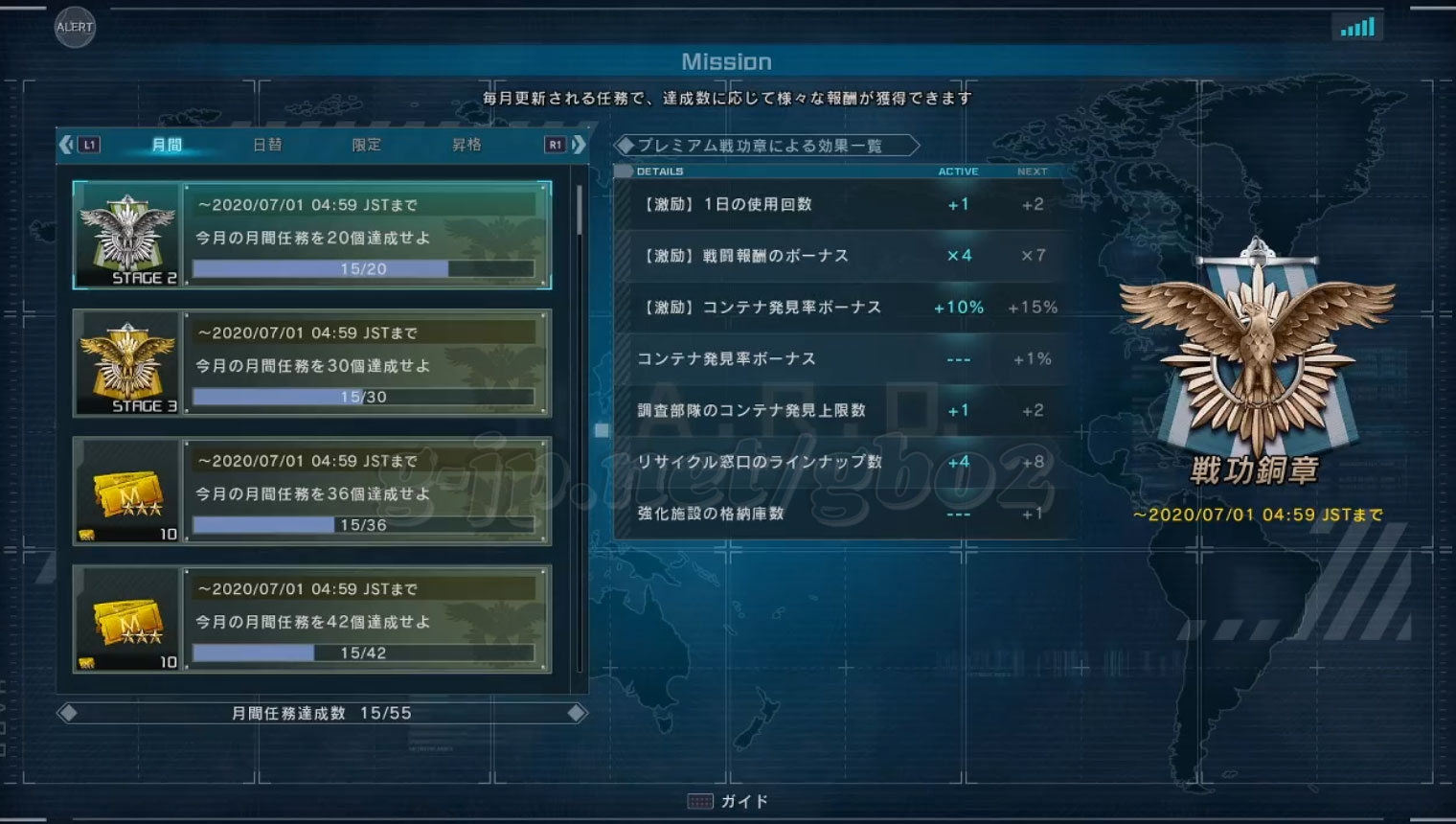The image size is (1456, 824).
Task: Click the left arrow beside the tabs
Action: click(x=66, y=145)
